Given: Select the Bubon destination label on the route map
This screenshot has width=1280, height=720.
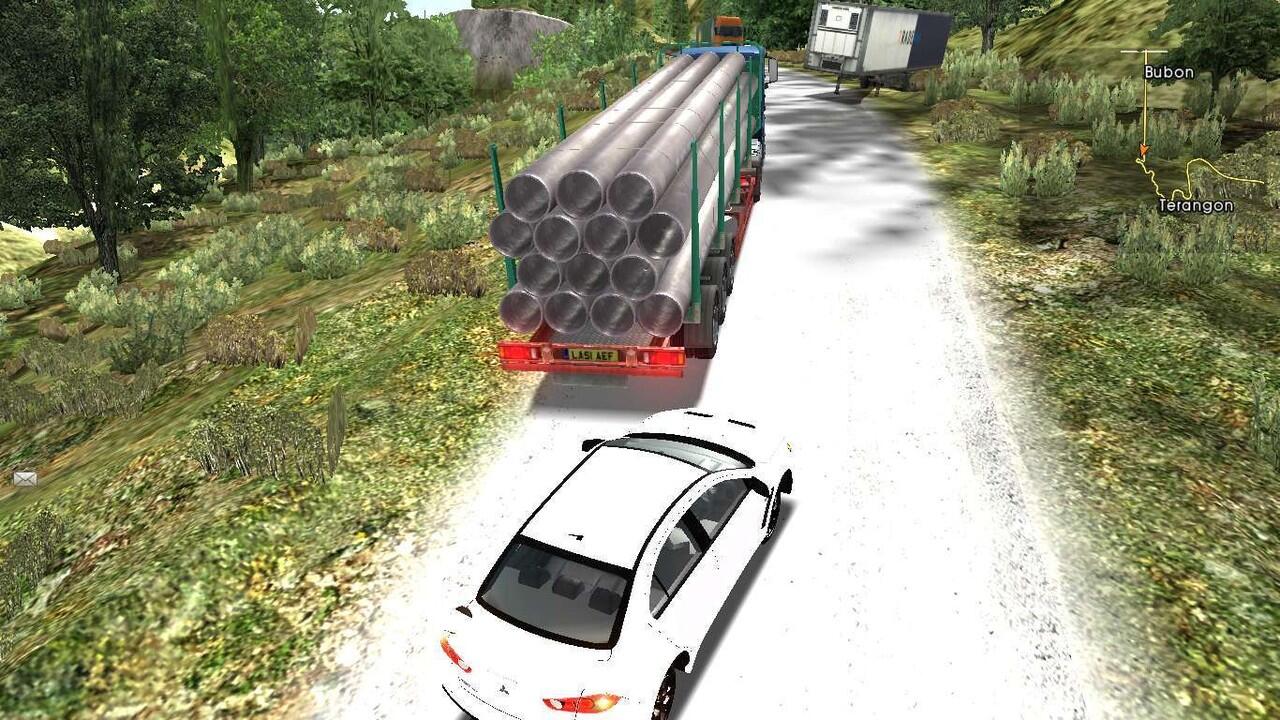Looking at the screenshot, I should point(1168,72).
